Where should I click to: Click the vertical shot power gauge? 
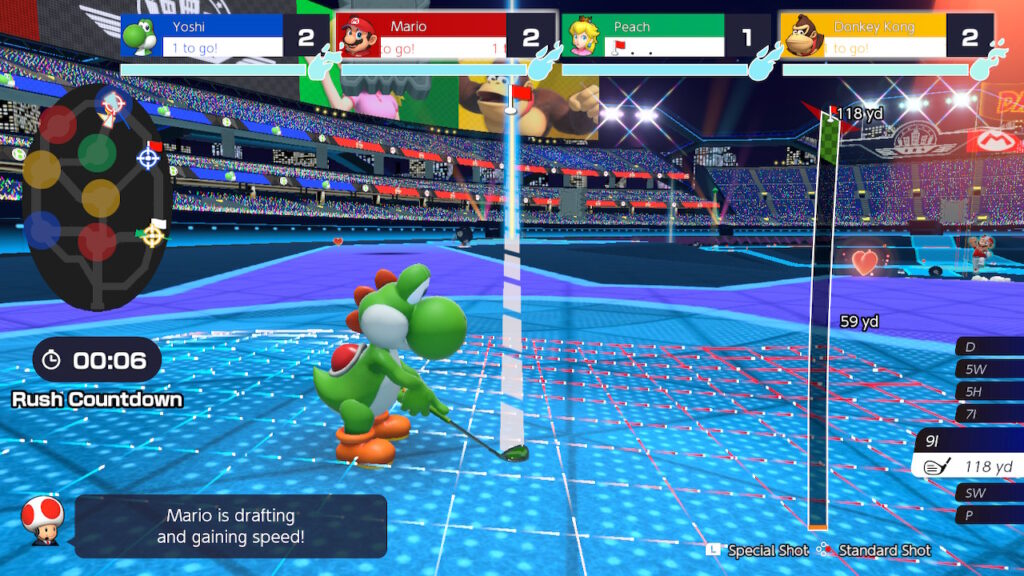(820, 320)
